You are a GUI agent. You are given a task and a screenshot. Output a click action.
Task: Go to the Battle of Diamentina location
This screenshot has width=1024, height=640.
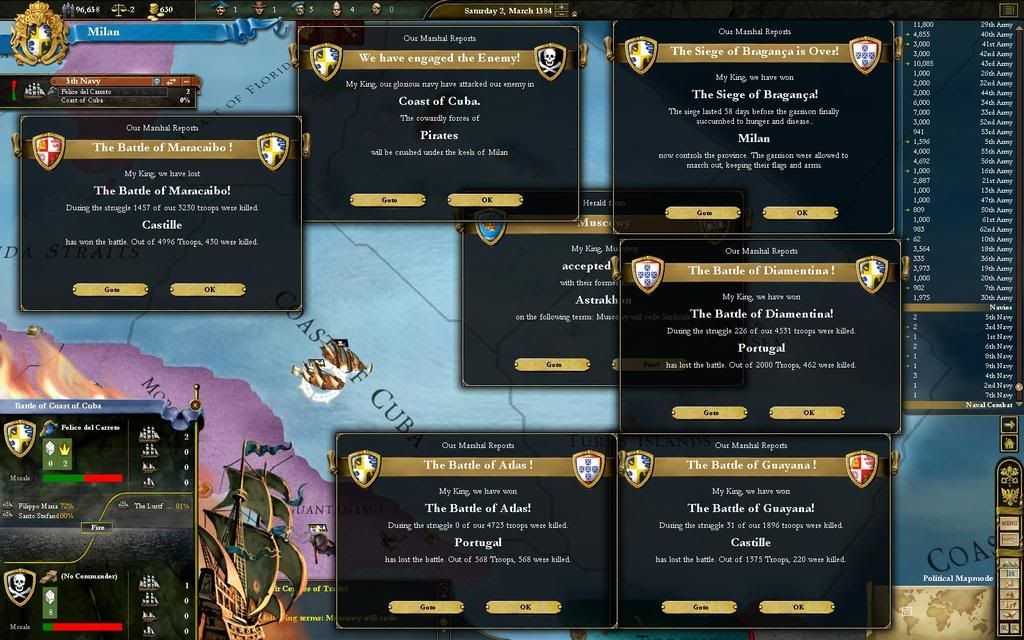pos(710,412)
